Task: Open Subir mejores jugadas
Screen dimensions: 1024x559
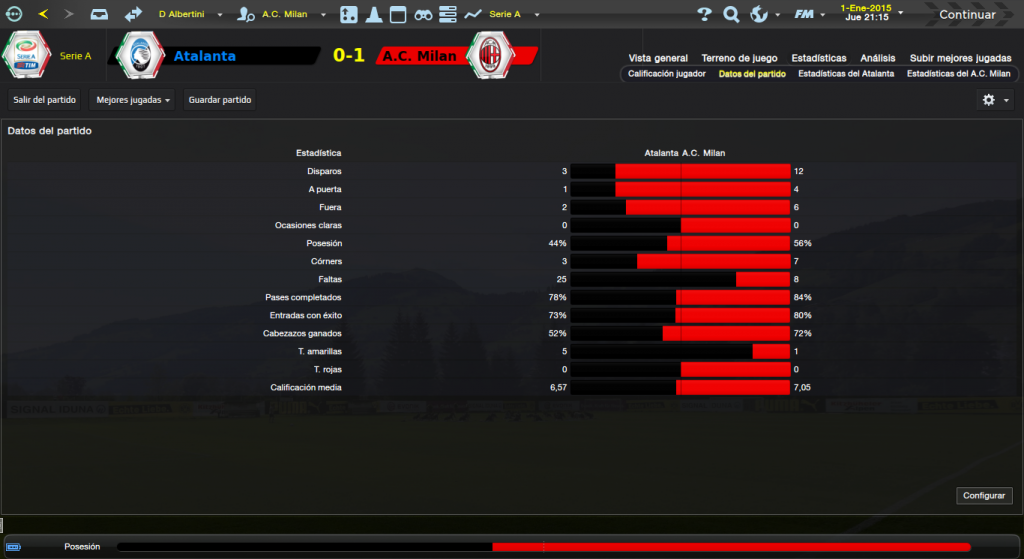Action: coord(960,58)
